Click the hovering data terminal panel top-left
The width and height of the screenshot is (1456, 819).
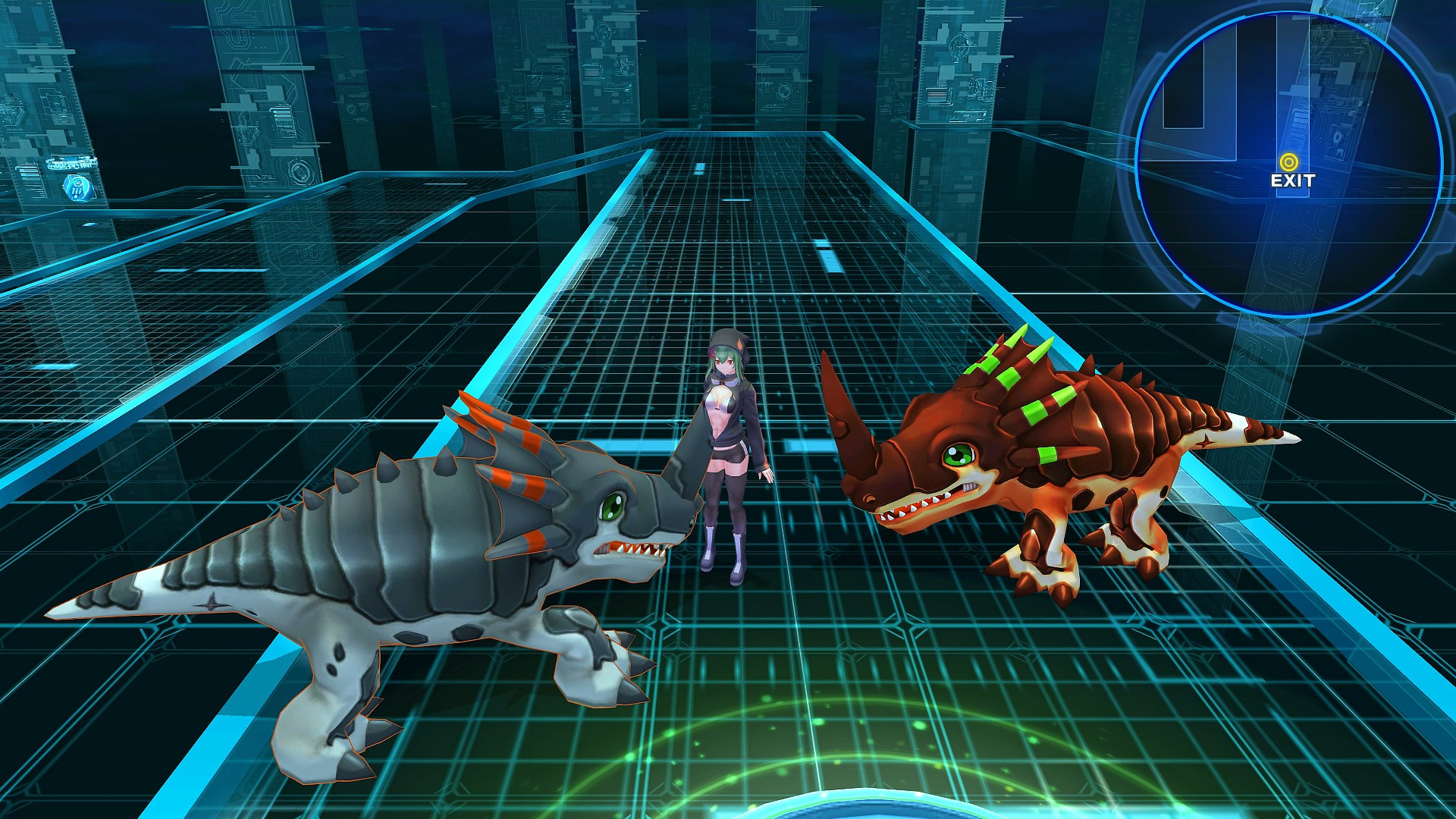pyautogui.click(x=72, y=163)
